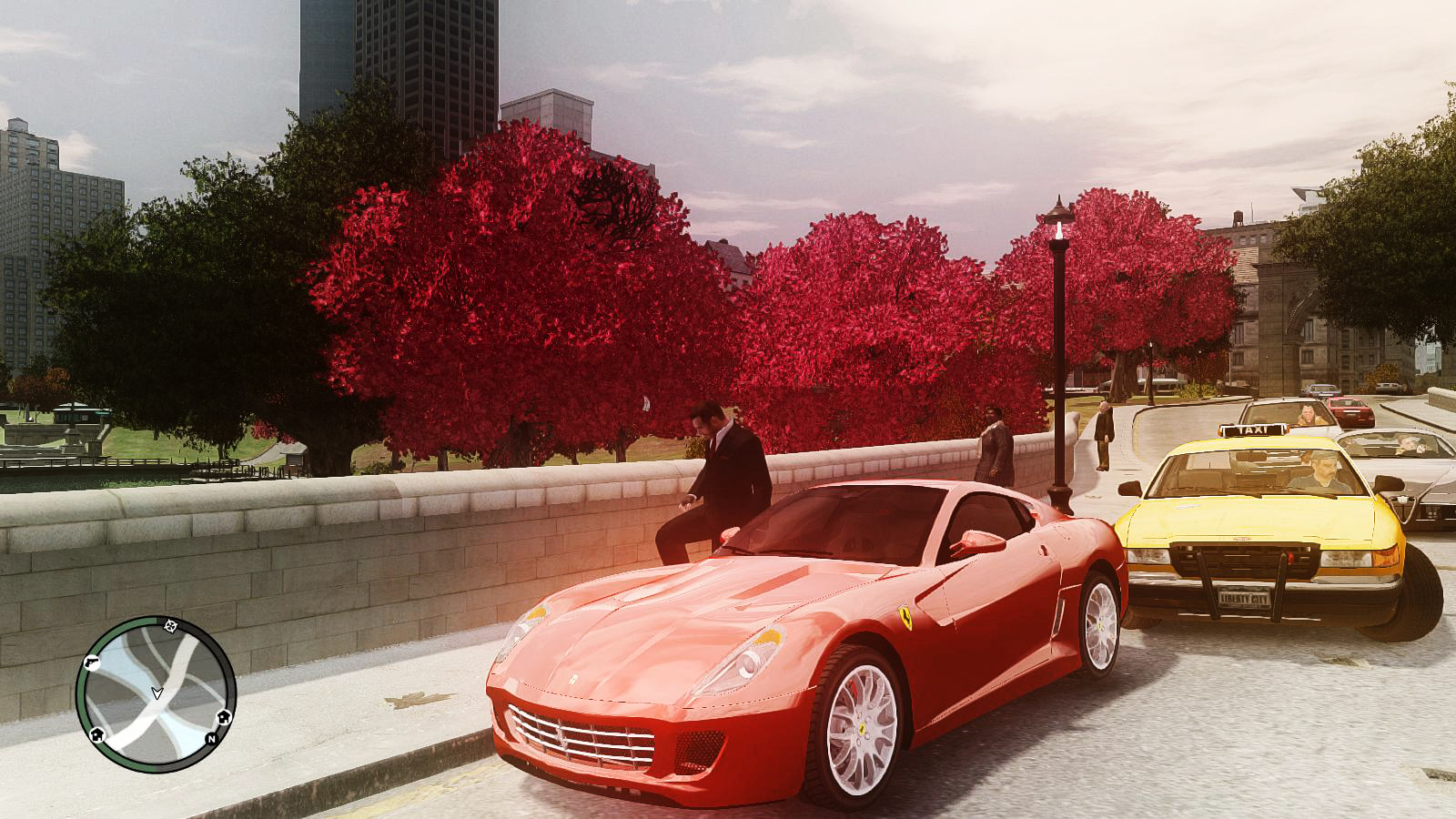Select the player arrow on the minimap
Image resolution: width=1456 pixels, height=819 pixels.
(157, 693)
